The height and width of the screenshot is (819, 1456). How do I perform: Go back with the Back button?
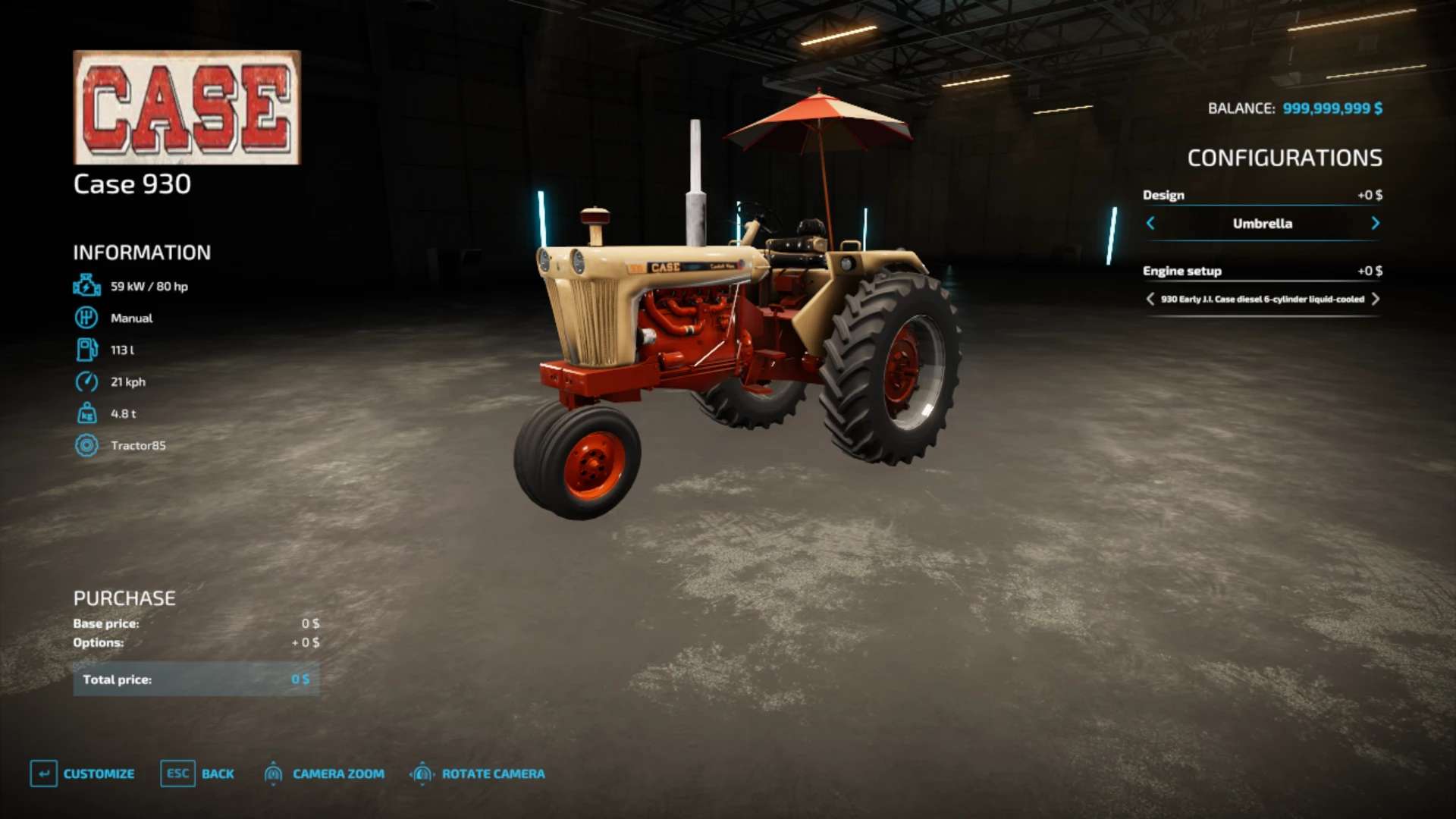click(197, 773)
